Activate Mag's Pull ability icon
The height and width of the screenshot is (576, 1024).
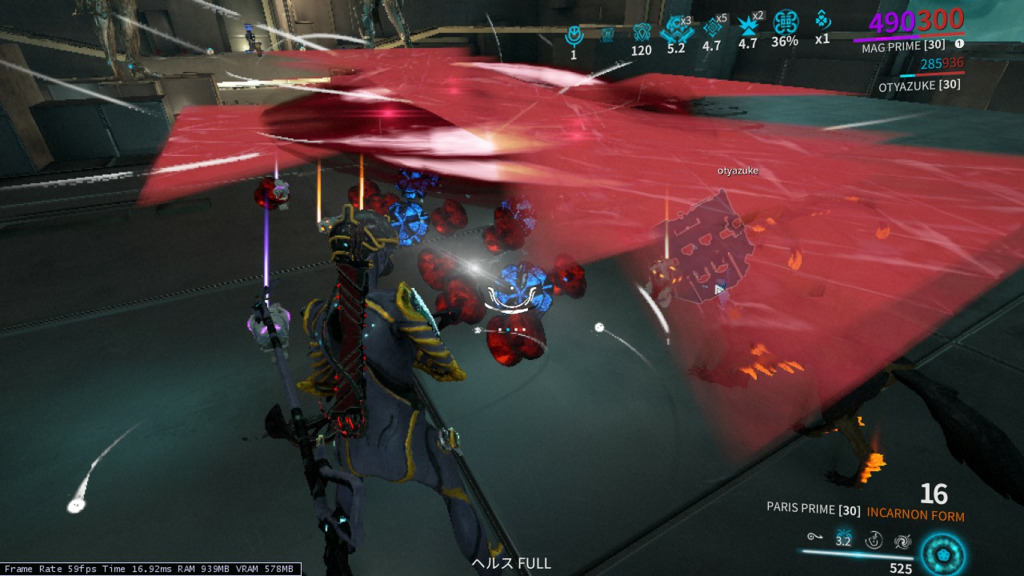click(816, 540)
